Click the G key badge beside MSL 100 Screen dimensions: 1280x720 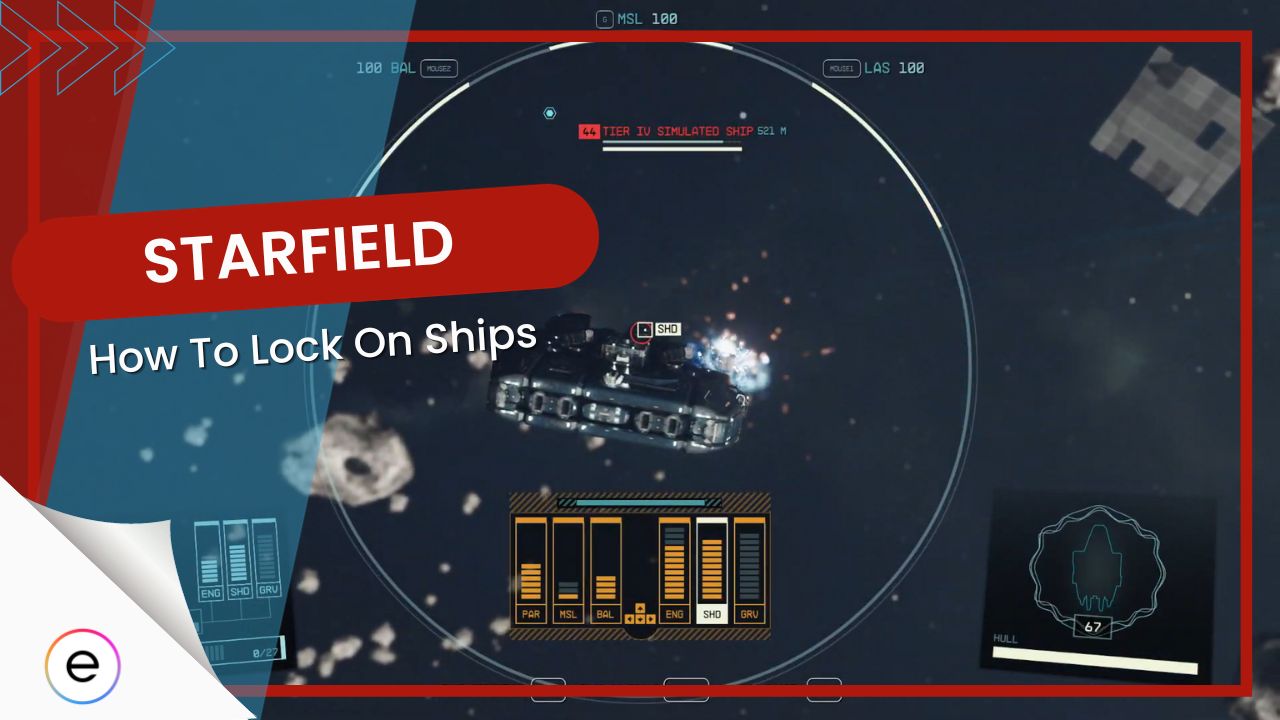pyautogui.click(x=603, y=17)
